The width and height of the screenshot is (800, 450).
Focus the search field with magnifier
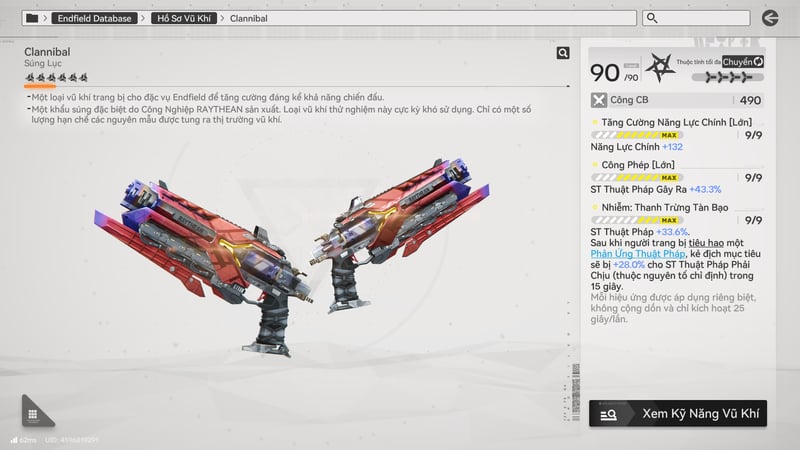pos(710,18)
